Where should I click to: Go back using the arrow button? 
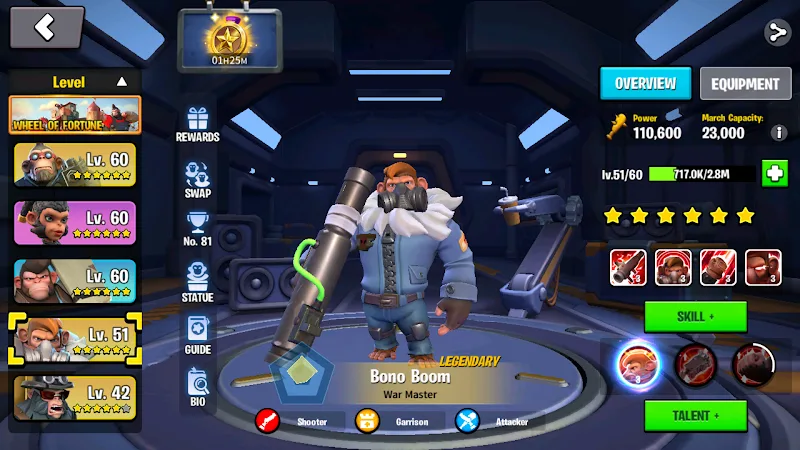[x=46, y=28]
